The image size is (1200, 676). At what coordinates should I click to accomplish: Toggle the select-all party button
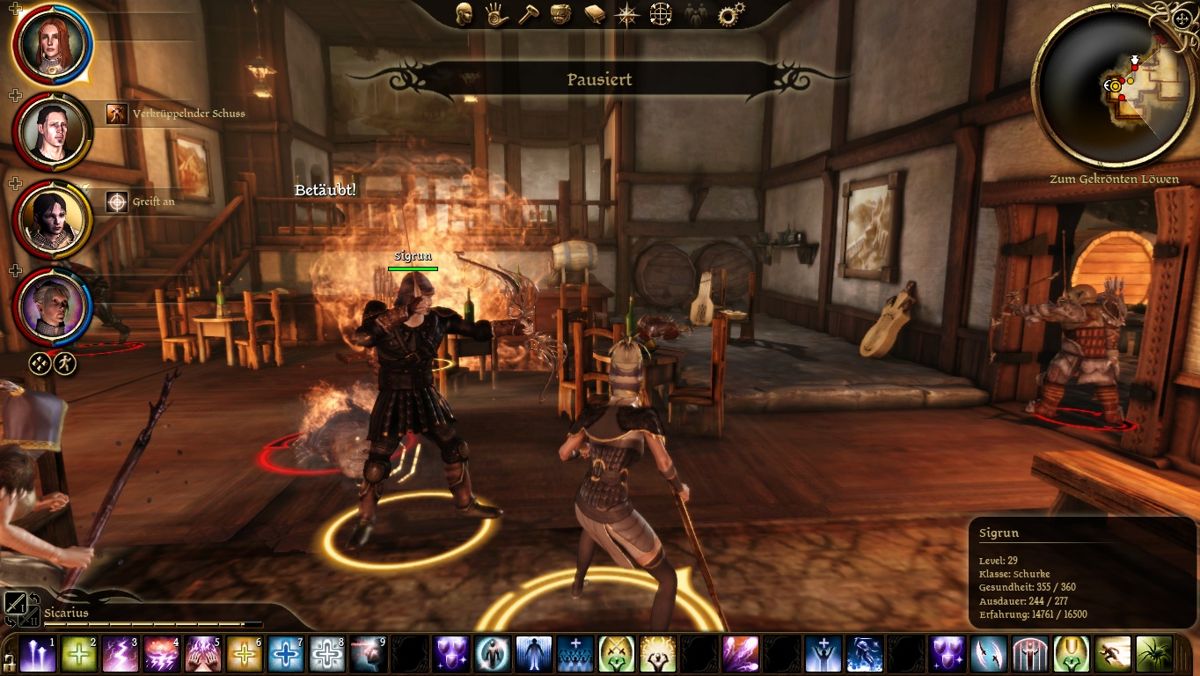(x=39, y=363)
